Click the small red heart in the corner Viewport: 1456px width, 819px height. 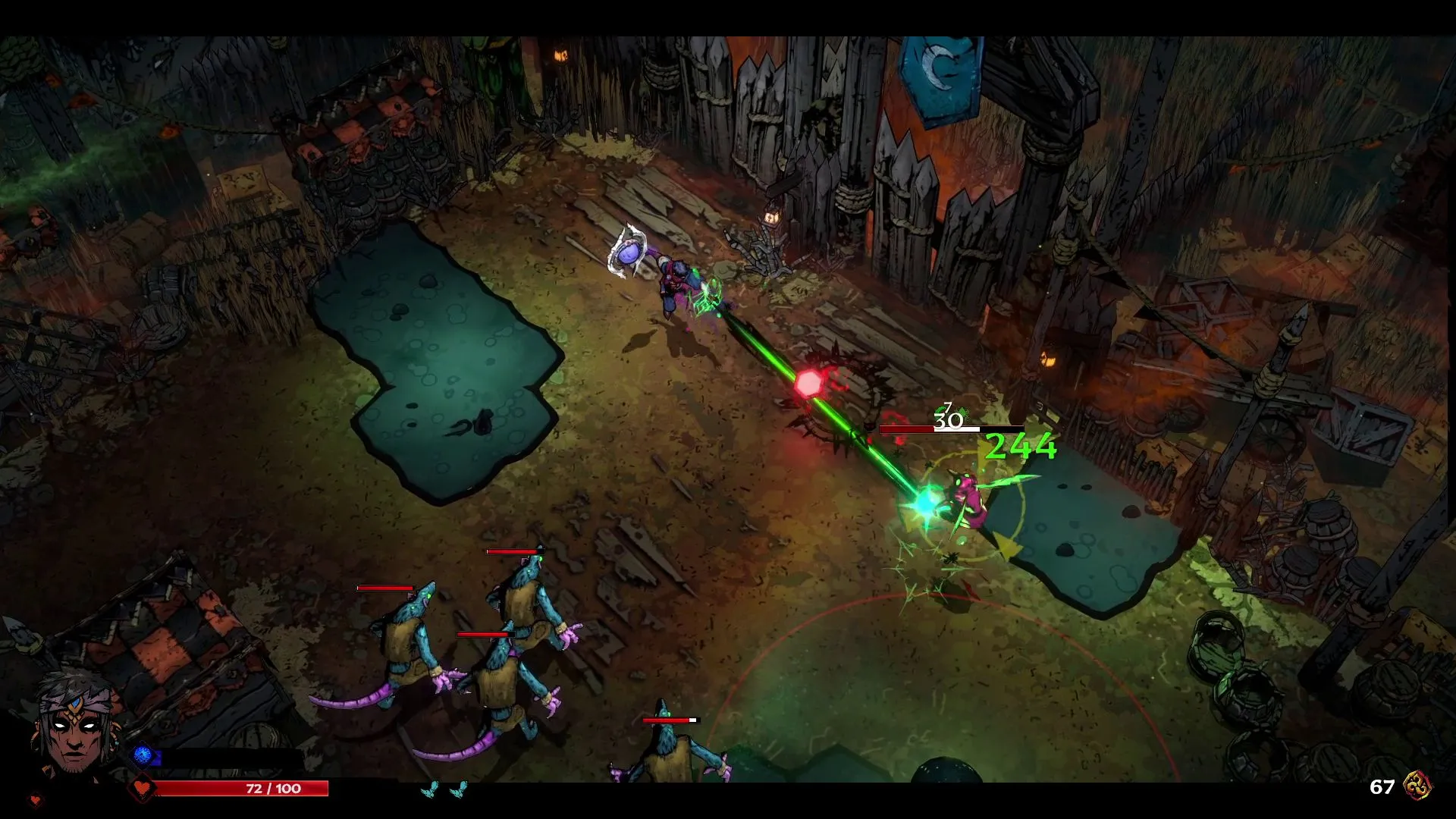pyautogui.click(x=35, y=799)
